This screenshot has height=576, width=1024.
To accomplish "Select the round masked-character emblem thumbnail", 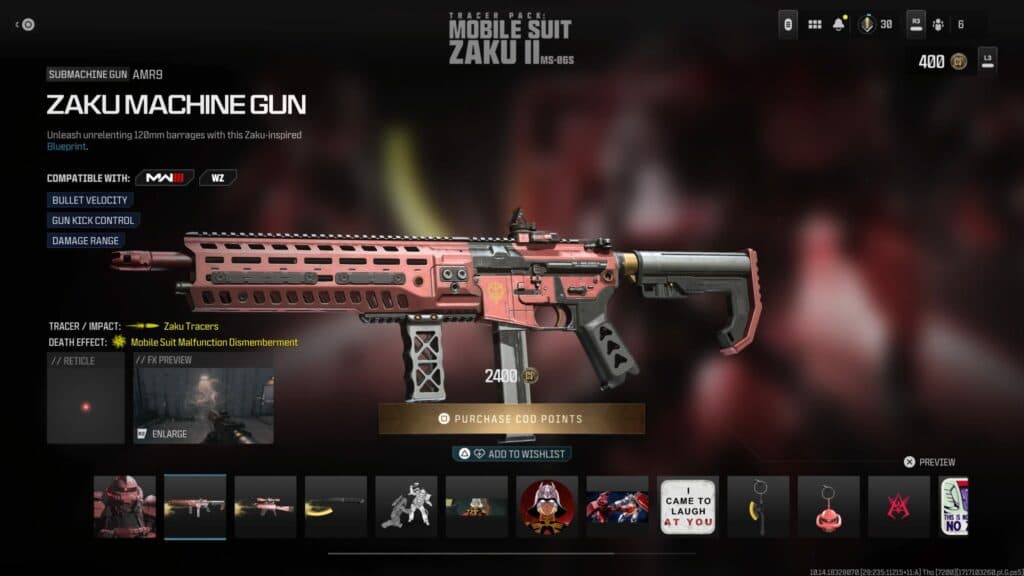I will tap(547, 506).
